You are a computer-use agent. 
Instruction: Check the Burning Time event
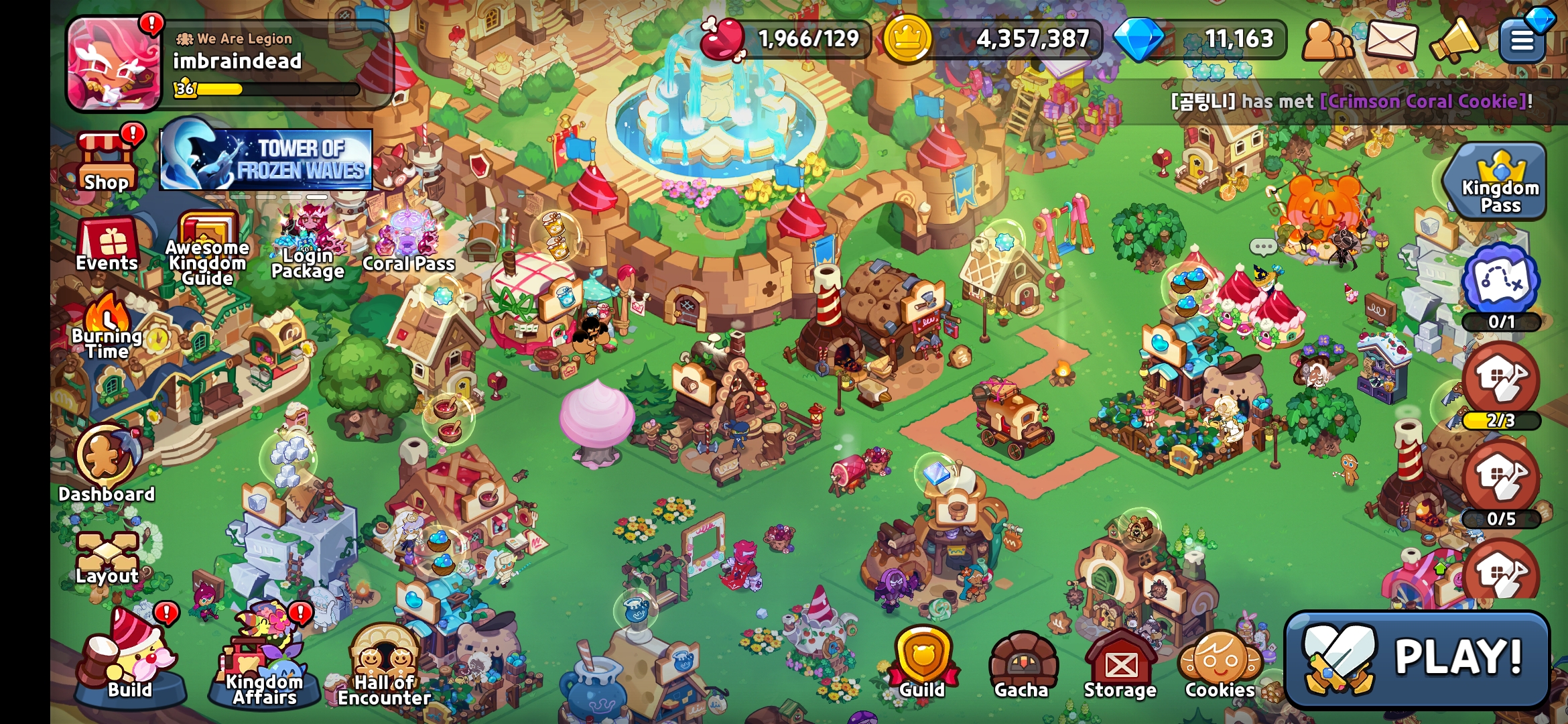pos(107,328)
